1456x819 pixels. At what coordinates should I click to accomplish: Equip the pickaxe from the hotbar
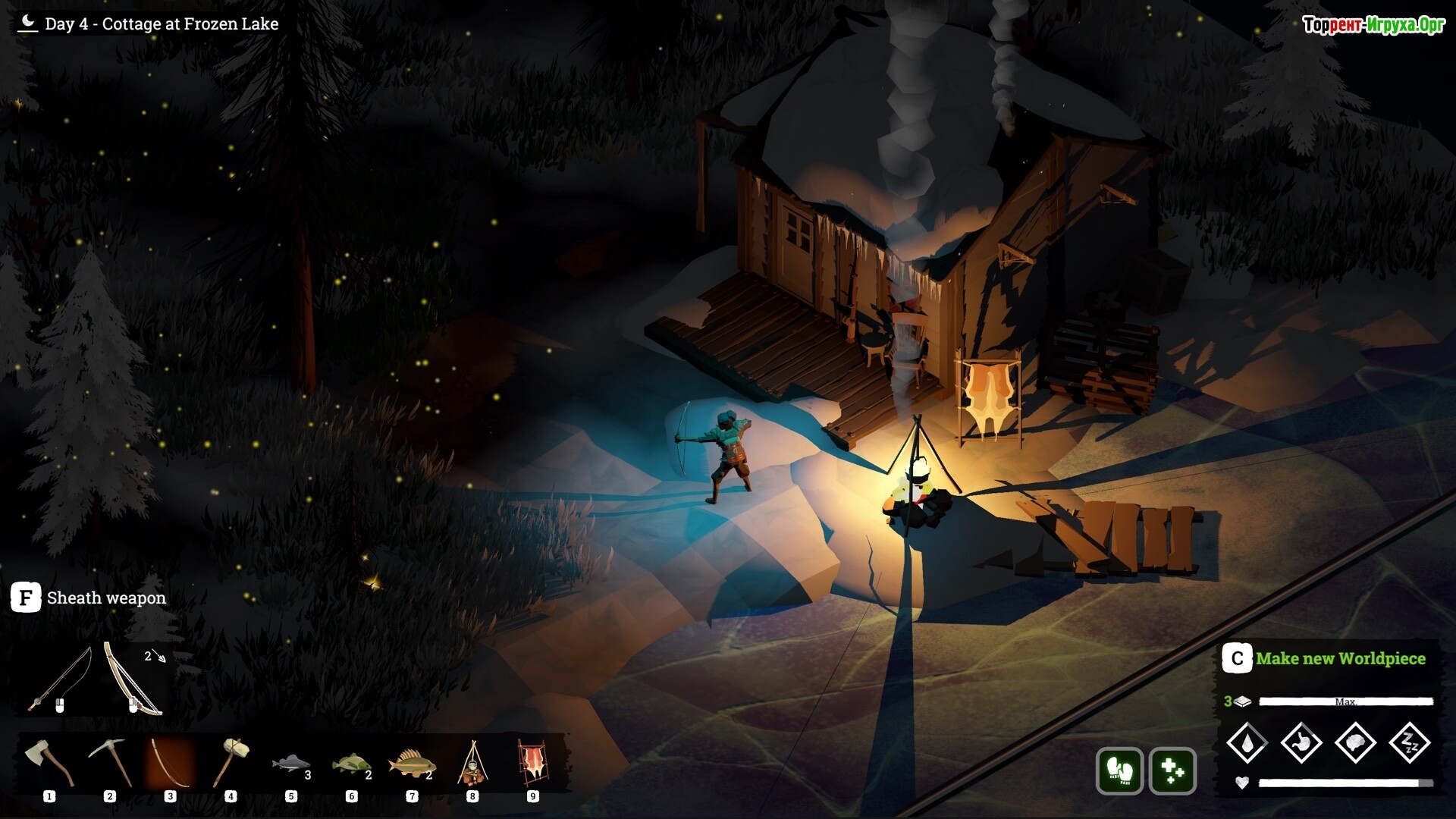[x=110, y=762]
